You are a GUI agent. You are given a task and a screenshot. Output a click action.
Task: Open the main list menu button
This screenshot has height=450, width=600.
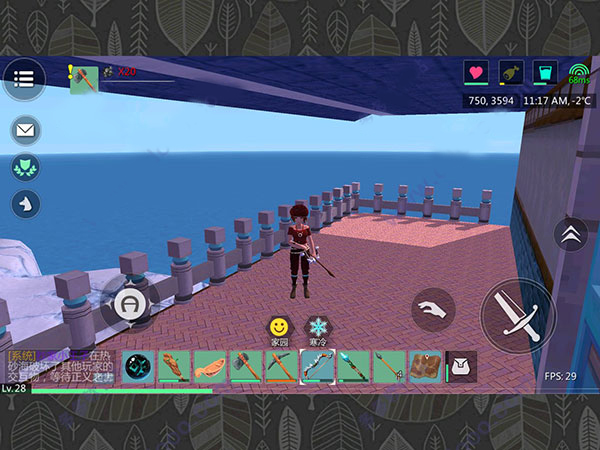[x=24, y=77]
